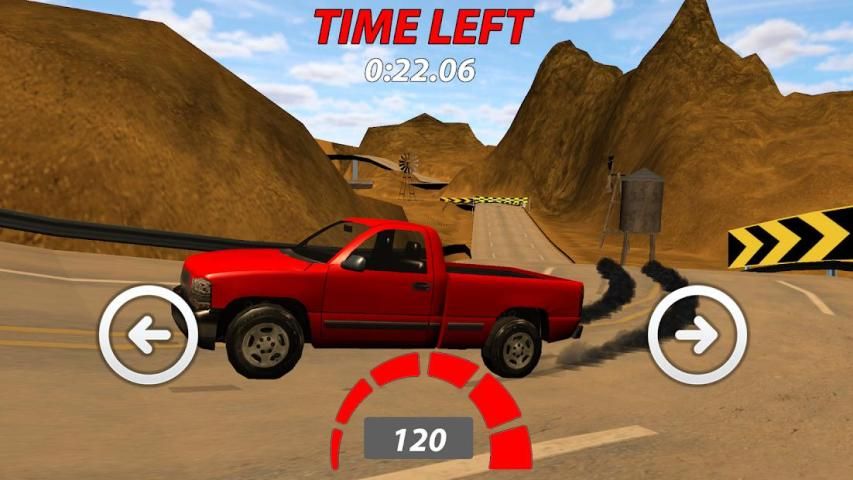853x480 pixels.
Task: Tap the left arrow steering button
Action: pos(149,335)
